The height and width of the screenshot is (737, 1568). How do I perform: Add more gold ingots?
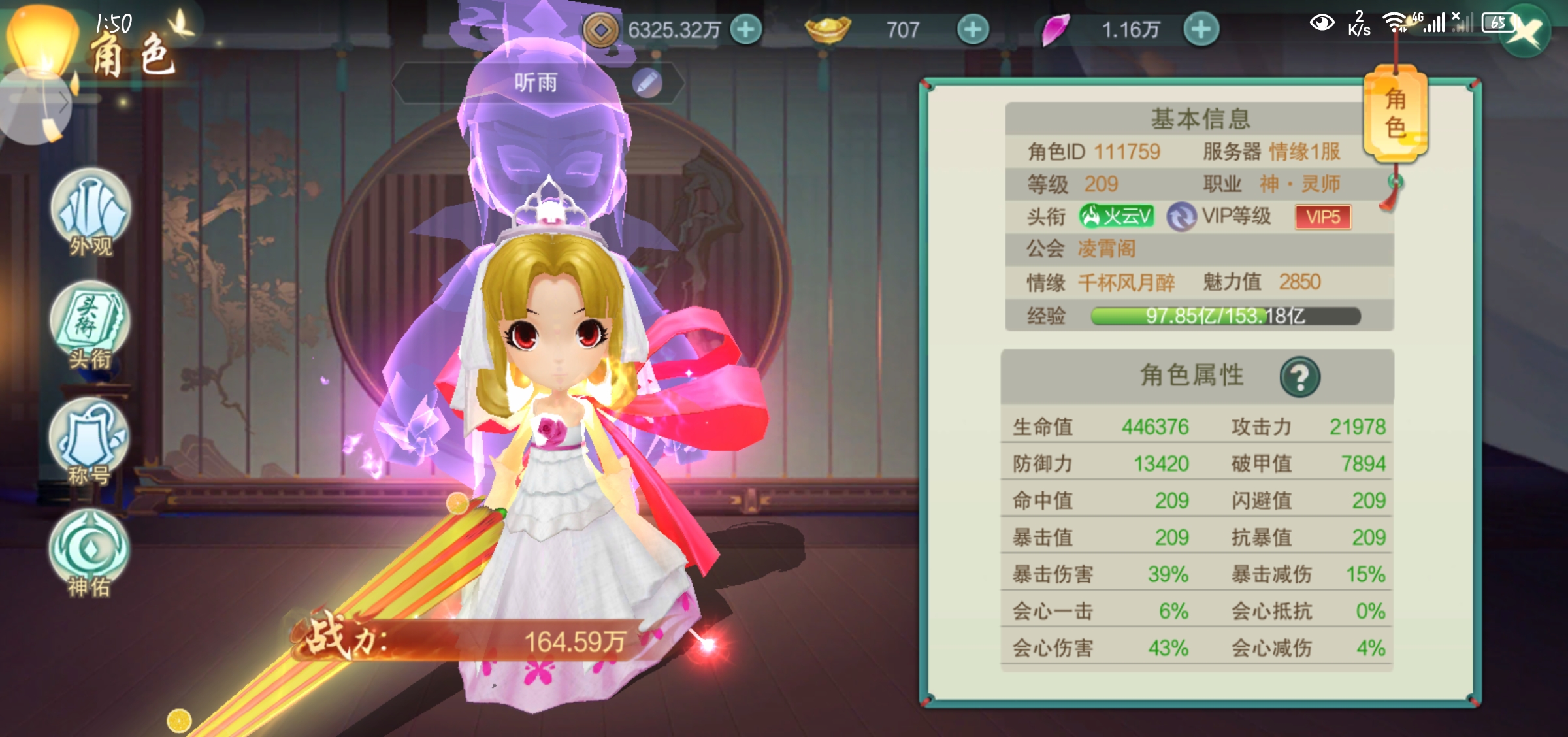tap(973, 30)
